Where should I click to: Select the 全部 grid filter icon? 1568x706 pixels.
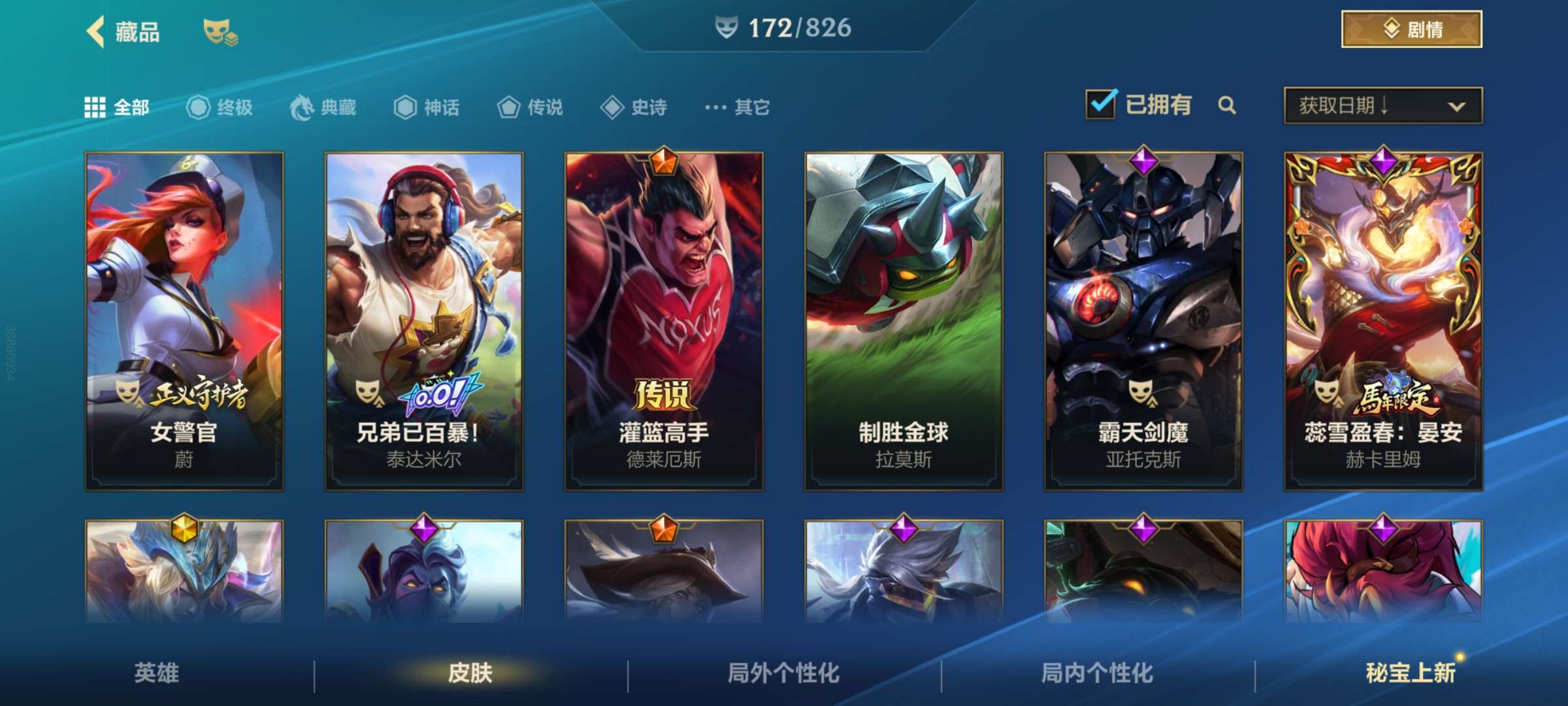pos(95,108)
